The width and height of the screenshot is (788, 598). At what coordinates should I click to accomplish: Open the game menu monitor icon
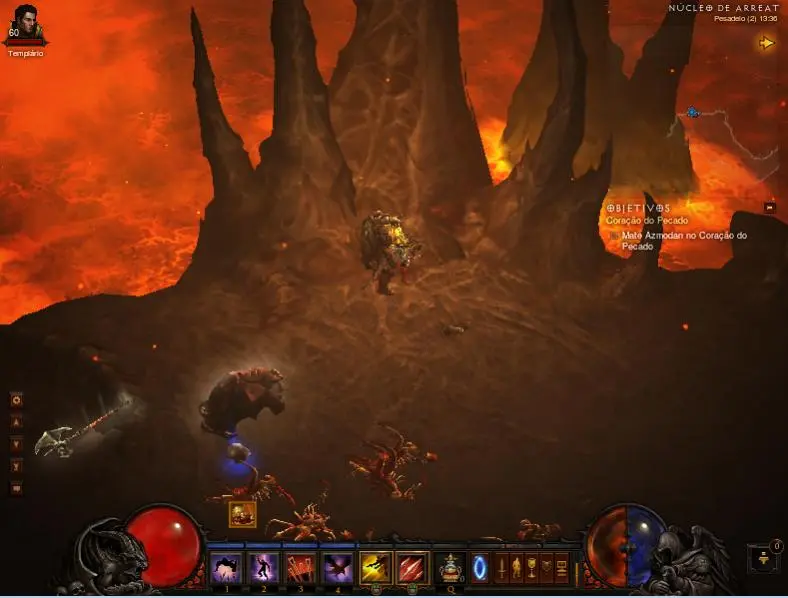[x=562, y=568]
